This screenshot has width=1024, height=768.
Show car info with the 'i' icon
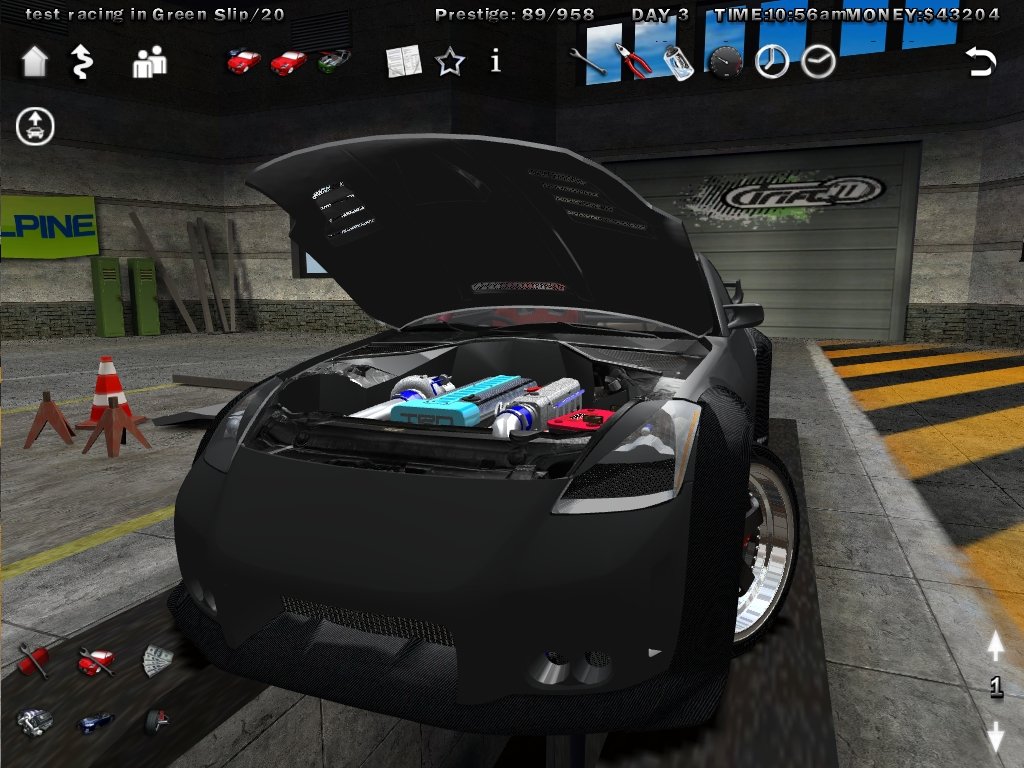coord(495,62)
